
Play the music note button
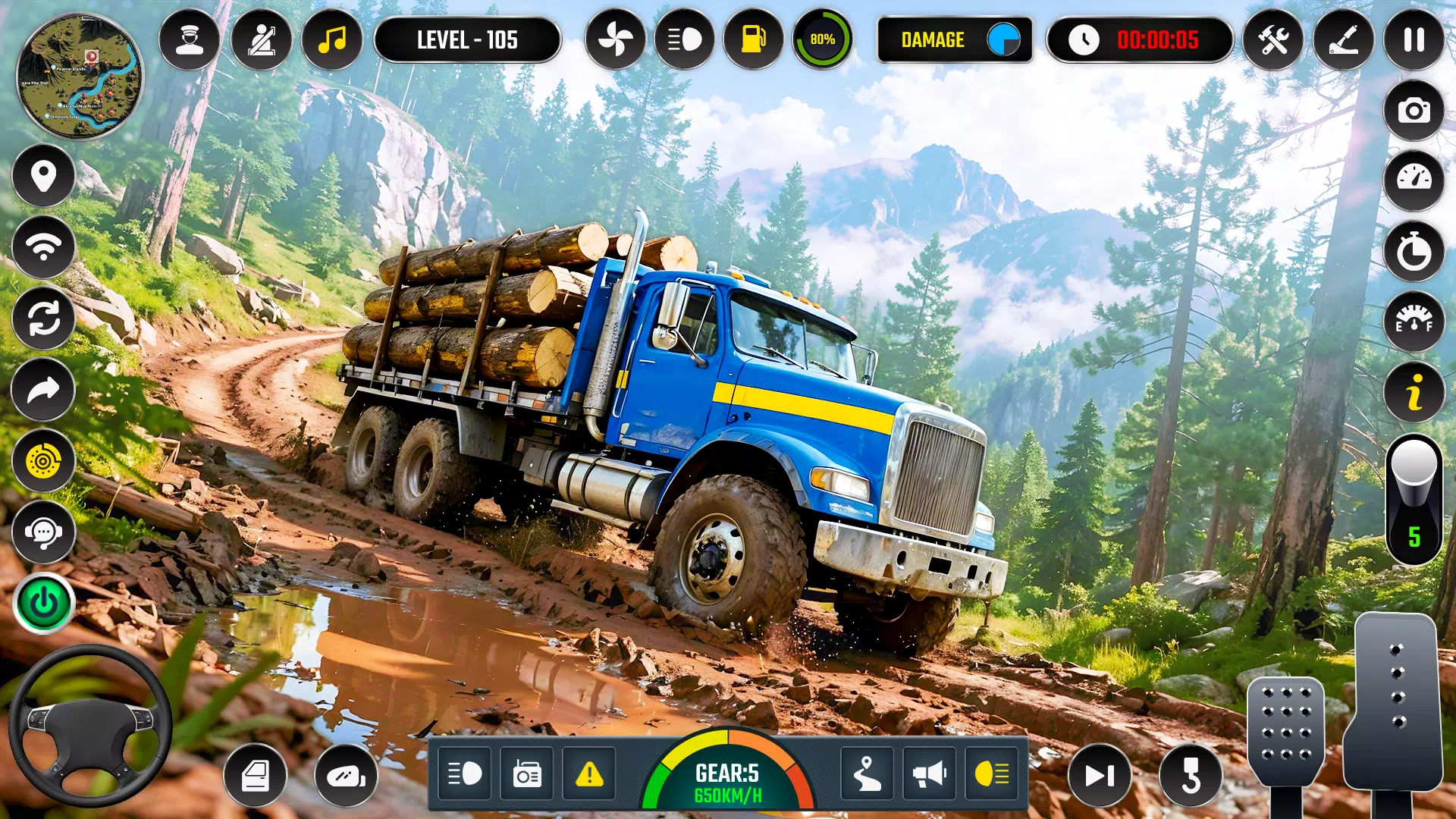point(332,39)
